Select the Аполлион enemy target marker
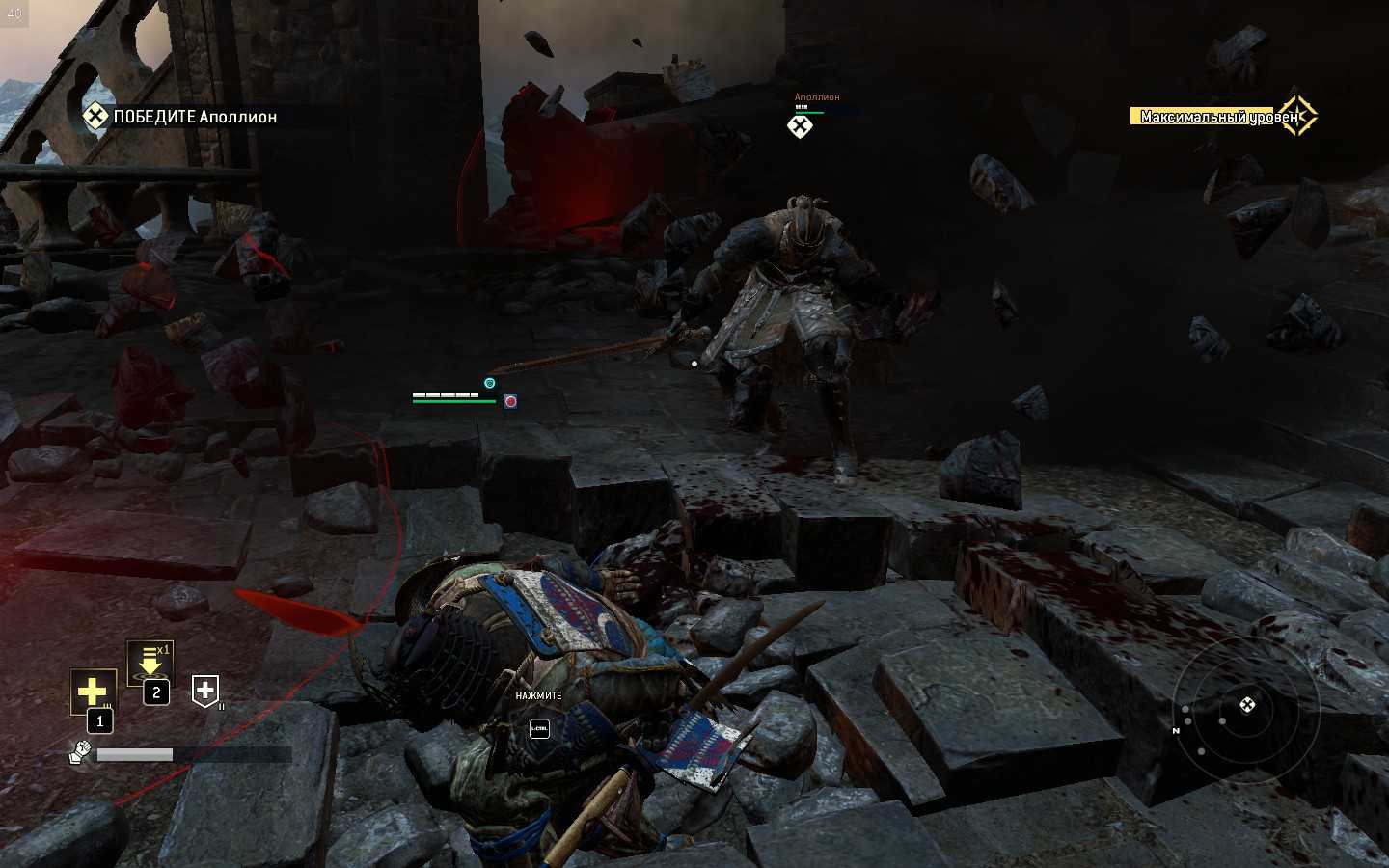The height and width of the screenshot is (868, 1389). [800, 126]
